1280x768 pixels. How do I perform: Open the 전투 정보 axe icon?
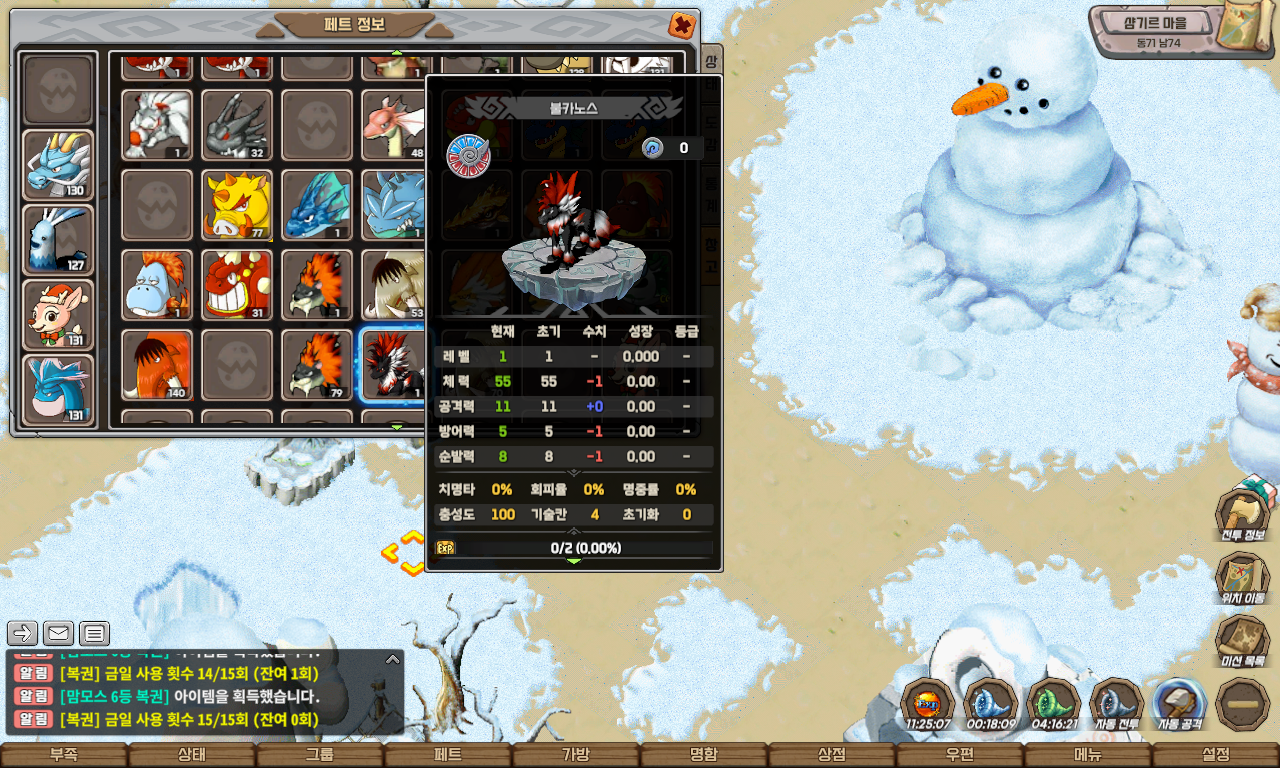pos(1242,513)
